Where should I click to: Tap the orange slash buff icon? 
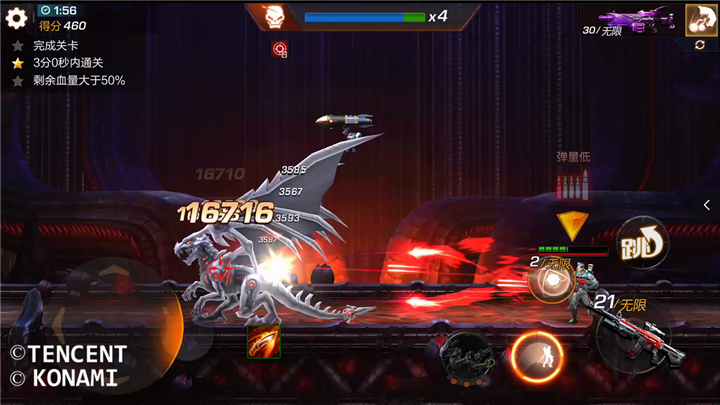pyautogui.click(x=264, y=341)
